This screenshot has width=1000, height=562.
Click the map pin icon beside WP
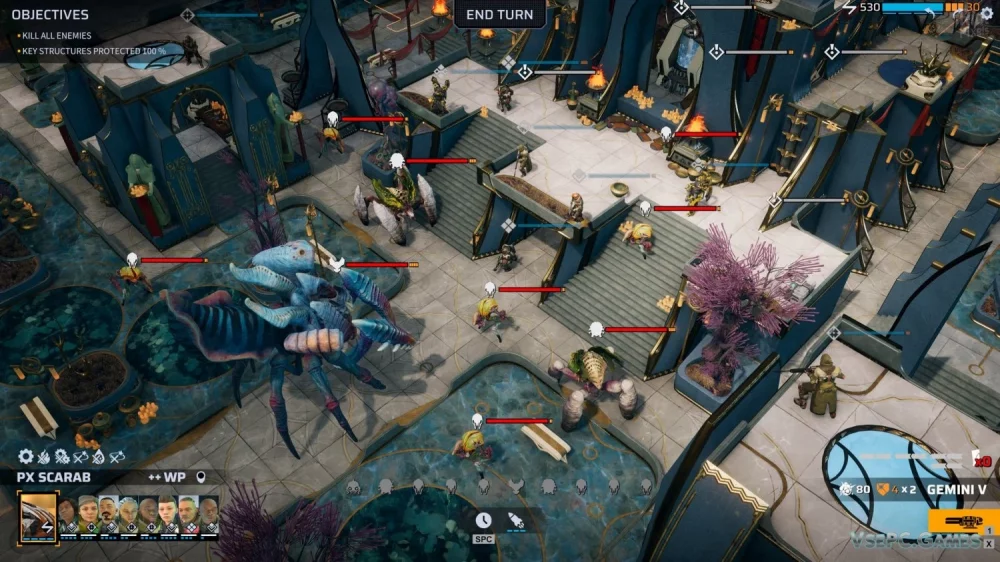click(x=201, y=477)
